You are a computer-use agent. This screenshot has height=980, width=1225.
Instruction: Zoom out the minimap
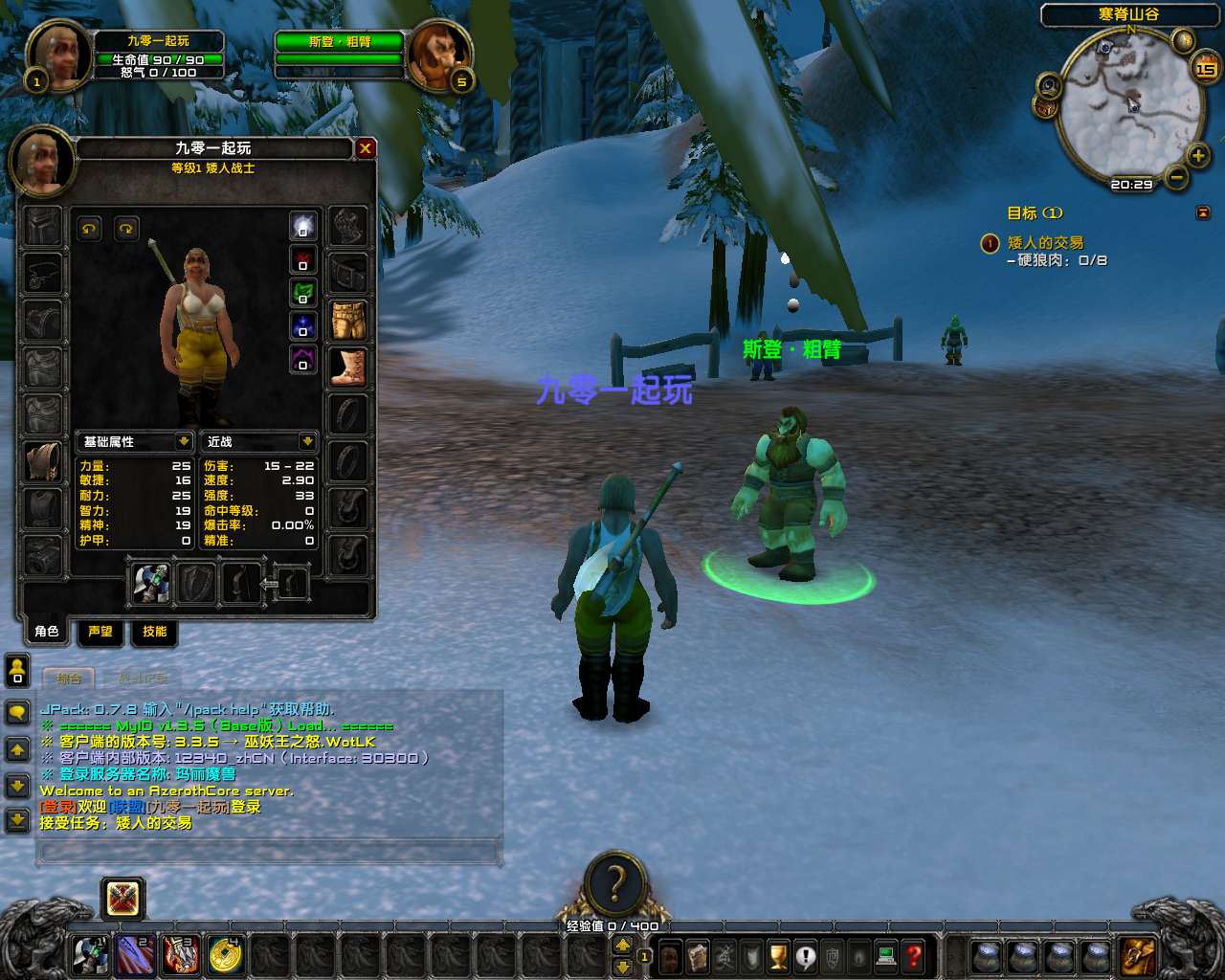click(x=1177, y=177)
